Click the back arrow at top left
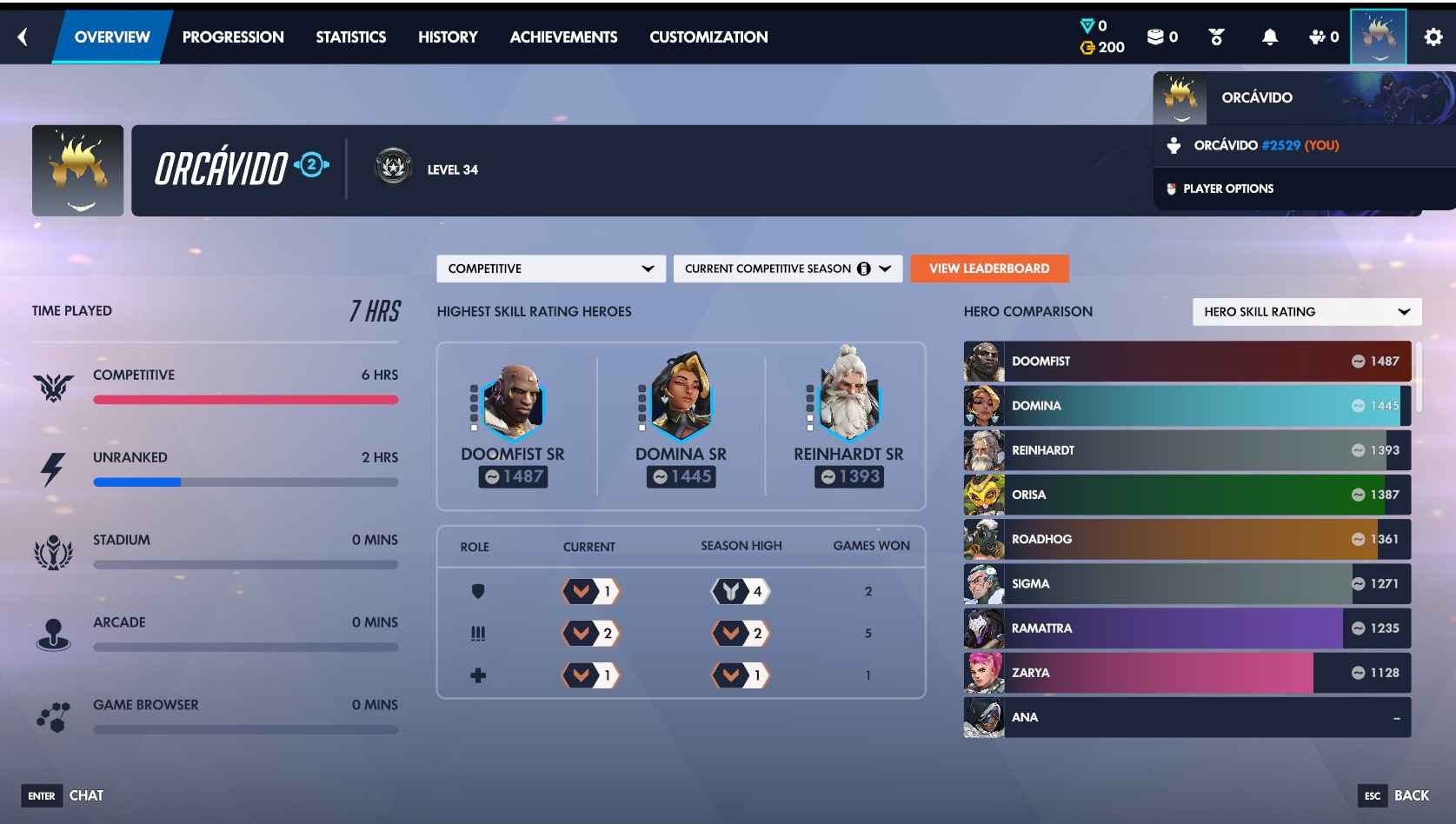This screenshot has width=1456, height=824. click(x=23, y=37)
